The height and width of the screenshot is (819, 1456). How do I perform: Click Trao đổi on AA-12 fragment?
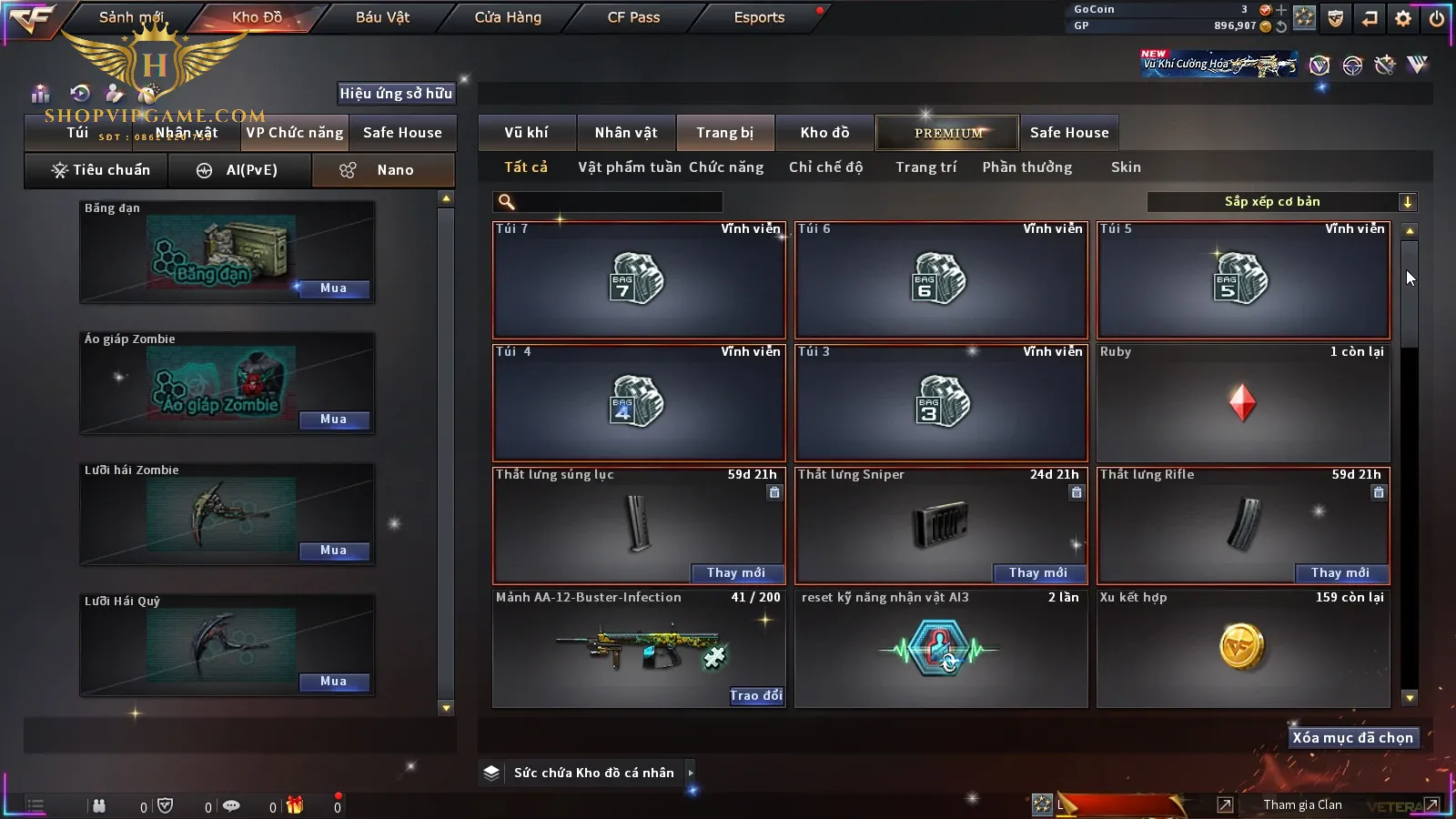click(x=755, y=695)
